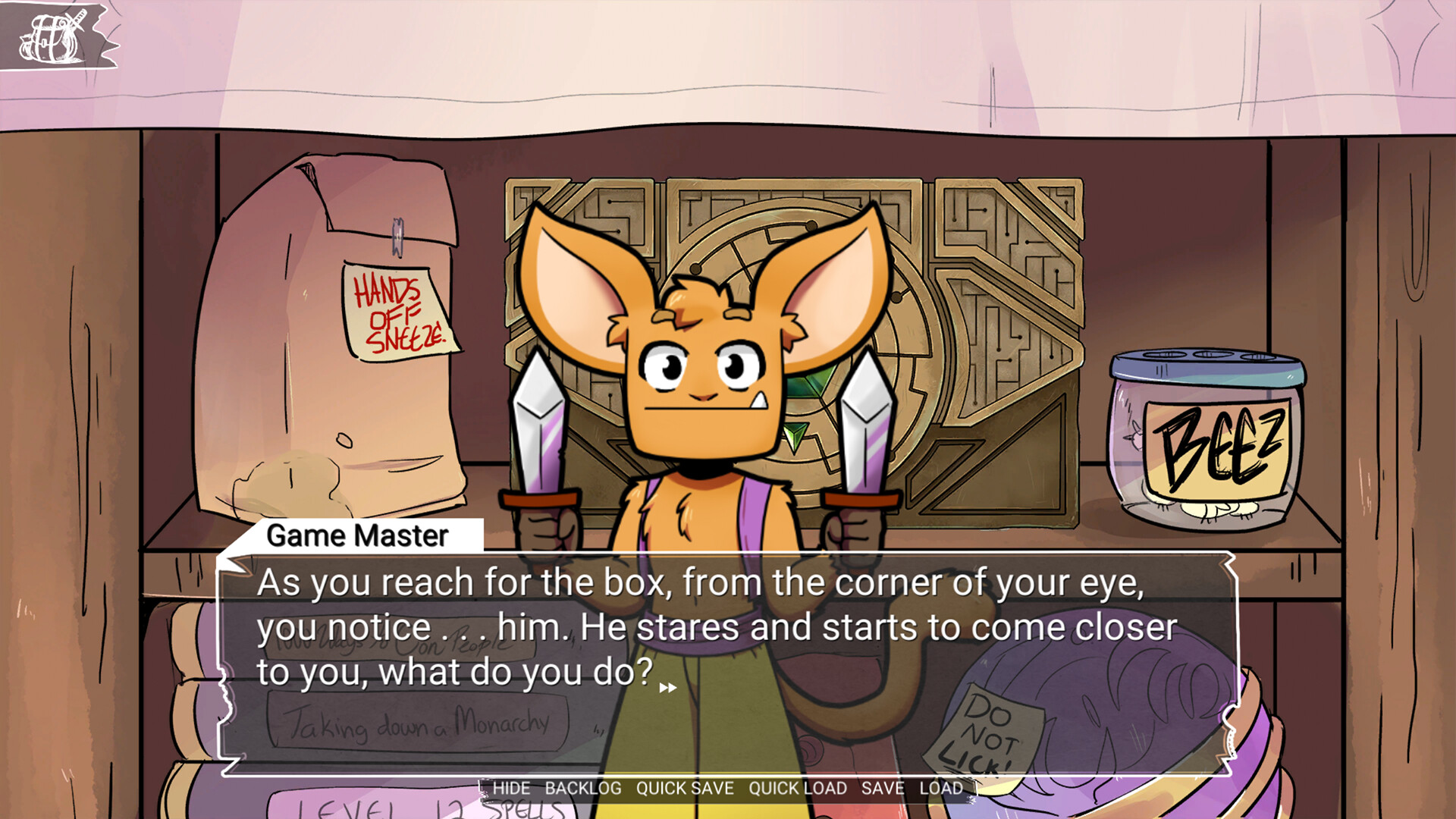1456x819 pixels.
Task: Open the SAVE menu
Action: pyautogui.click(x=882, y=788)
